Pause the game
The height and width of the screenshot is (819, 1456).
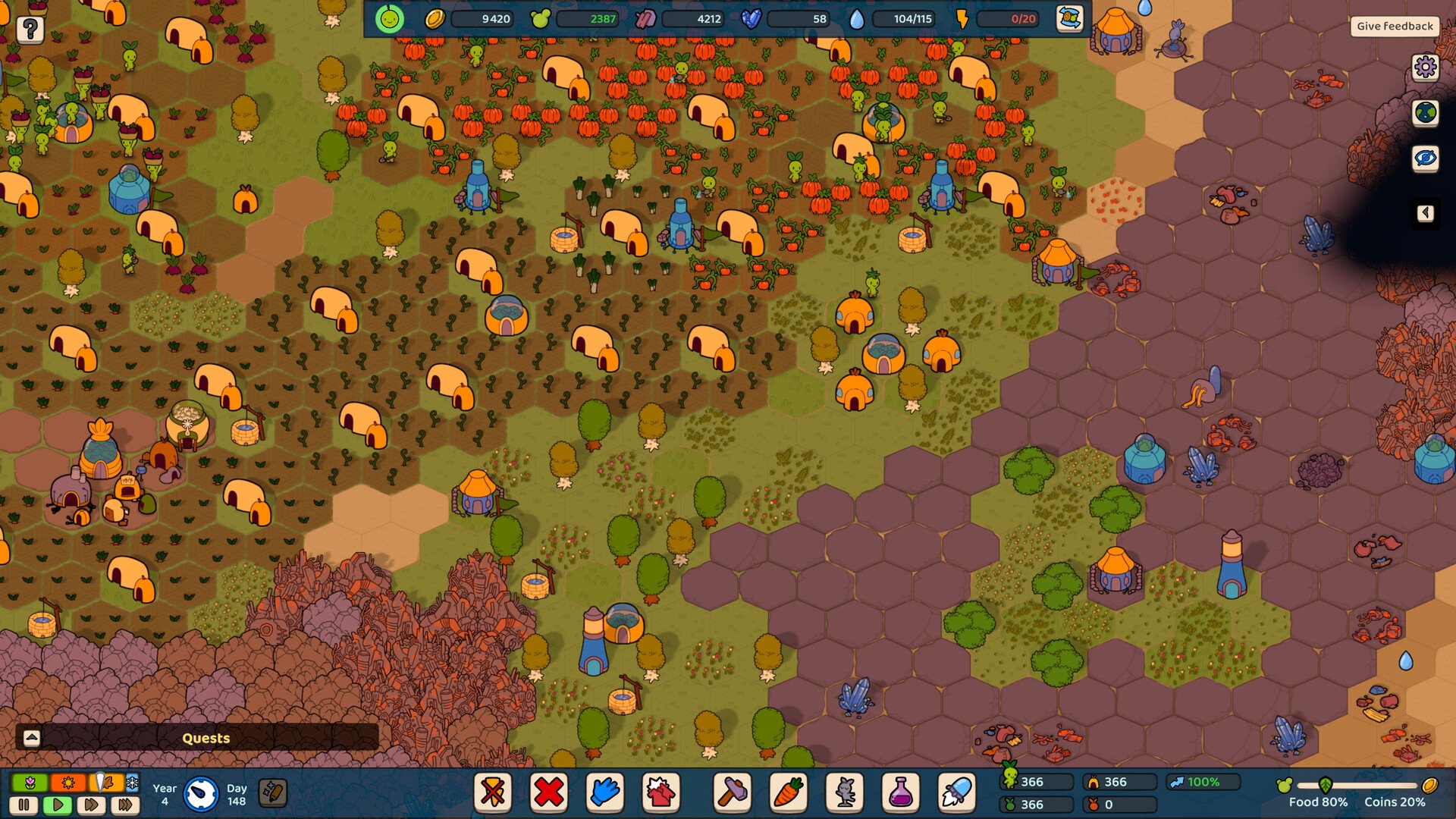pyautogui.click(x=24, y=805)
